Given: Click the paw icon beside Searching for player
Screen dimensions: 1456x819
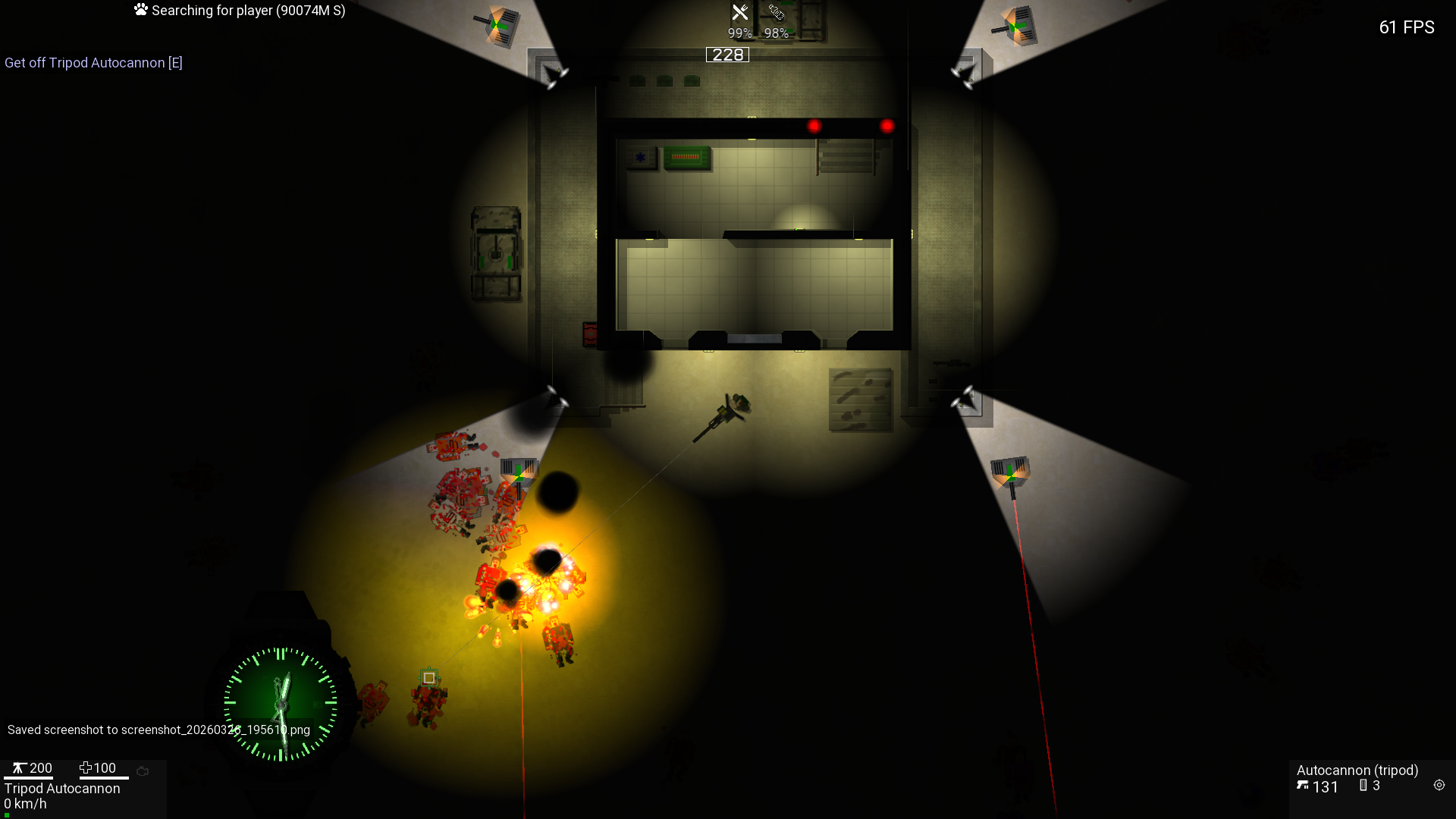Looking at the screenshot, I should [141, 10].
